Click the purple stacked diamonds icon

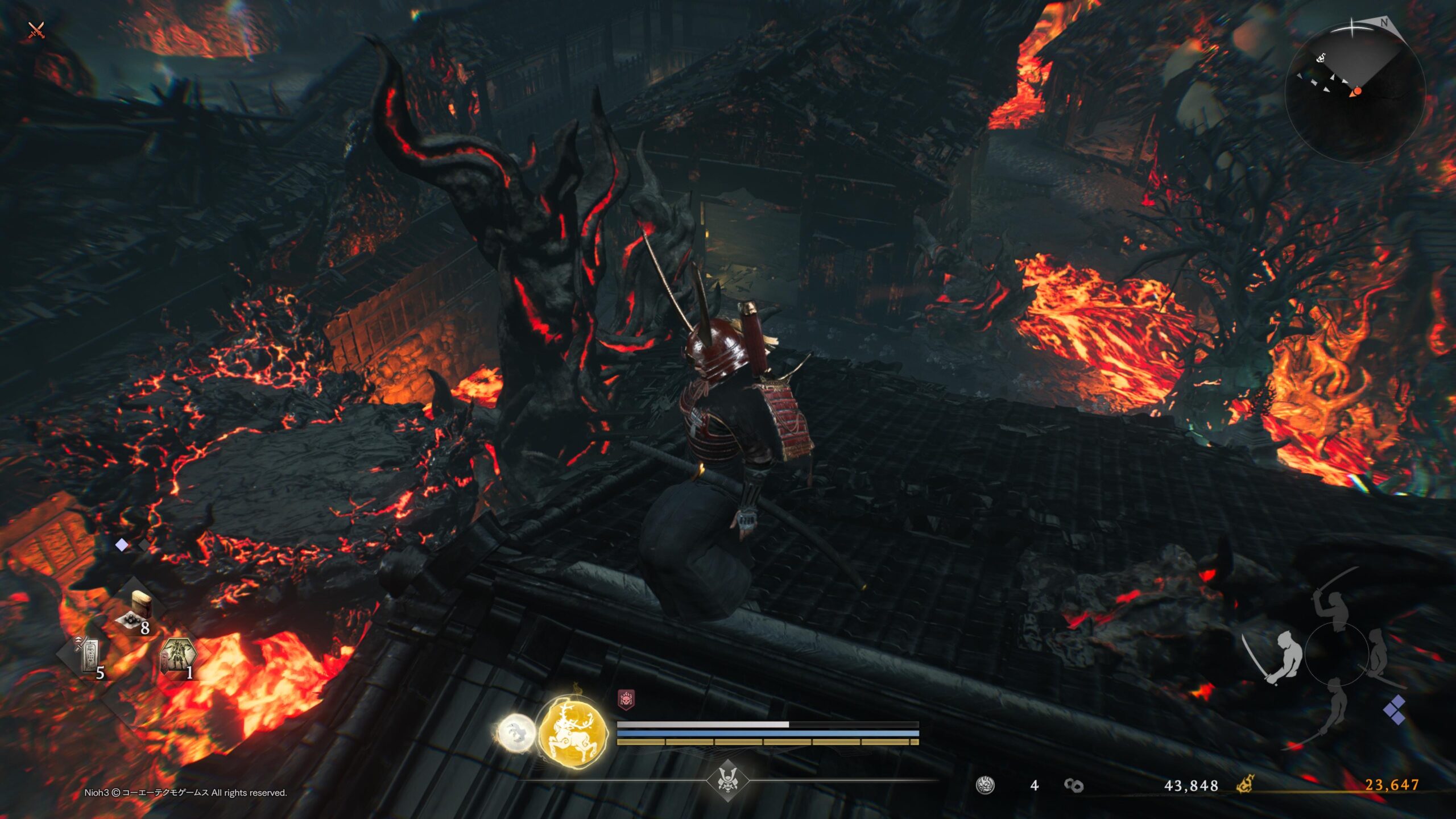(1395, 710)
